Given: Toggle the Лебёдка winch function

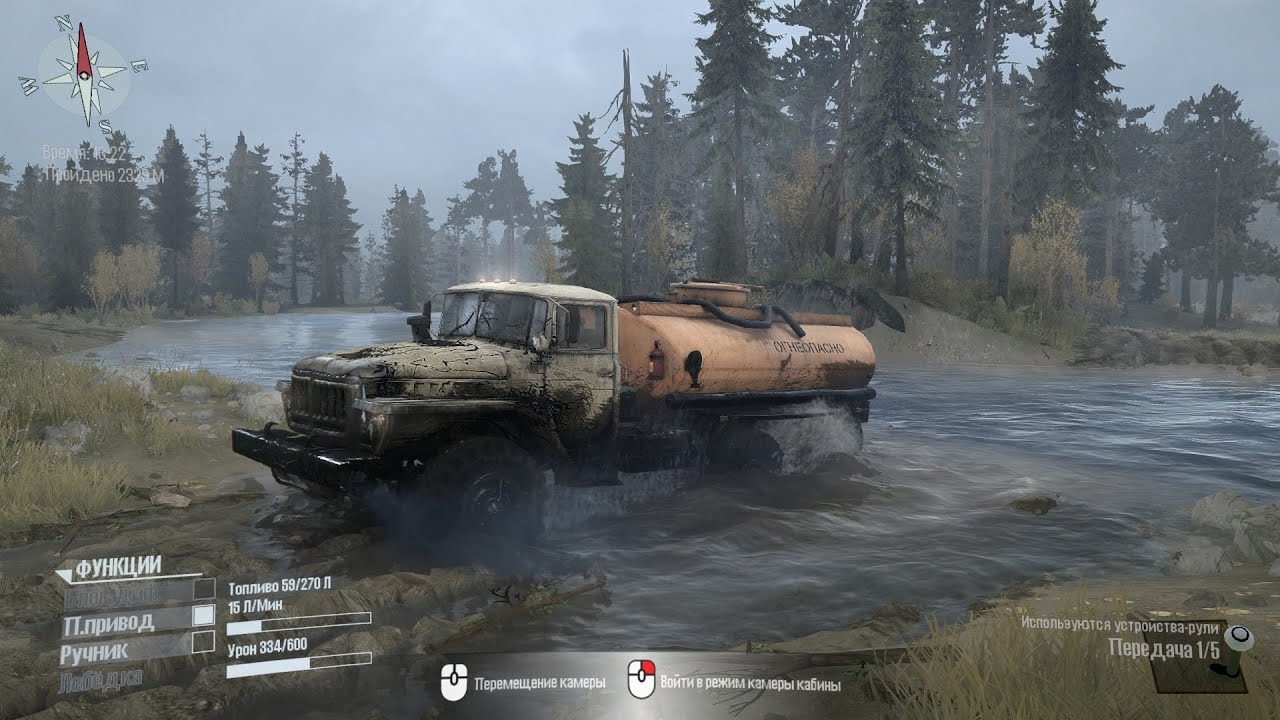Looking at the screenshot, I should pyautogui.click(x=100, y=679).
